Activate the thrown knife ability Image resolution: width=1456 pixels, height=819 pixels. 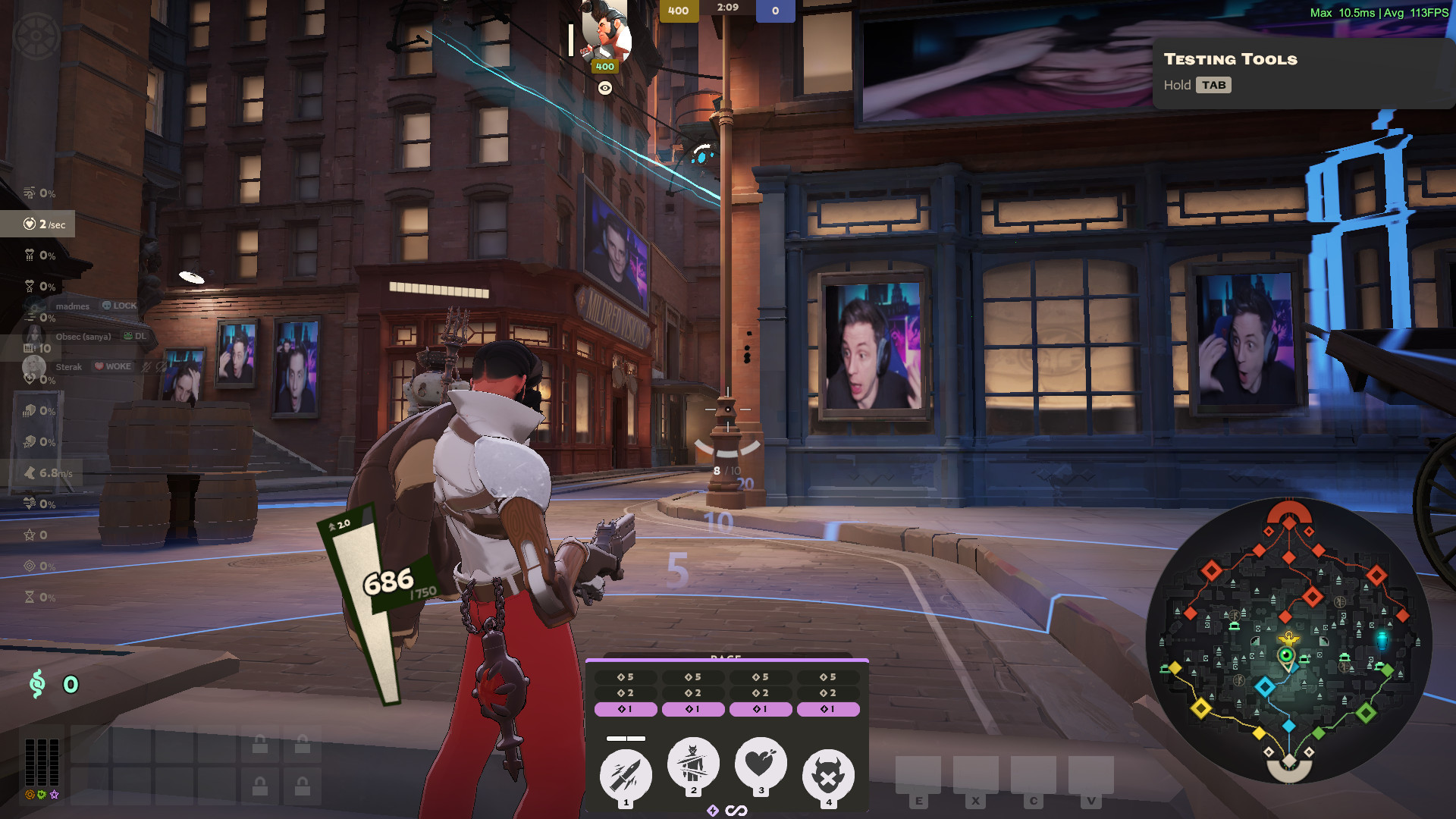626,775
